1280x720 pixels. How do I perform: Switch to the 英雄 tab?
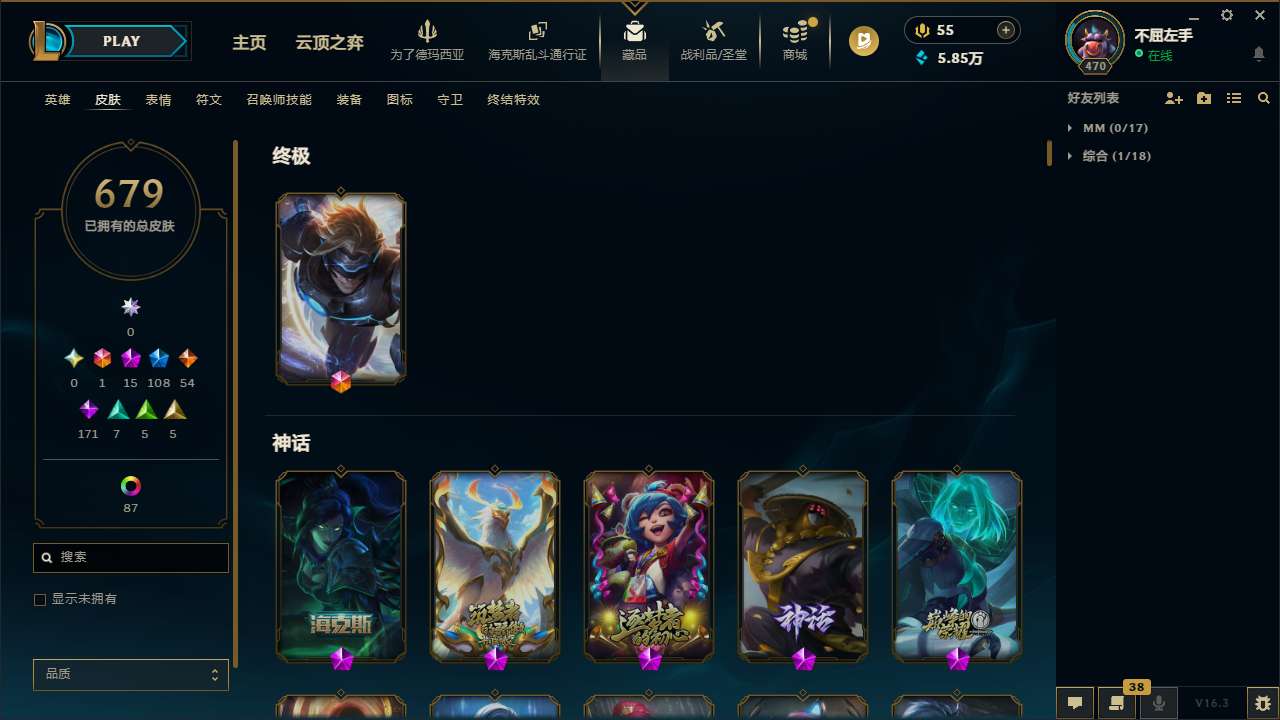[57, 100]
